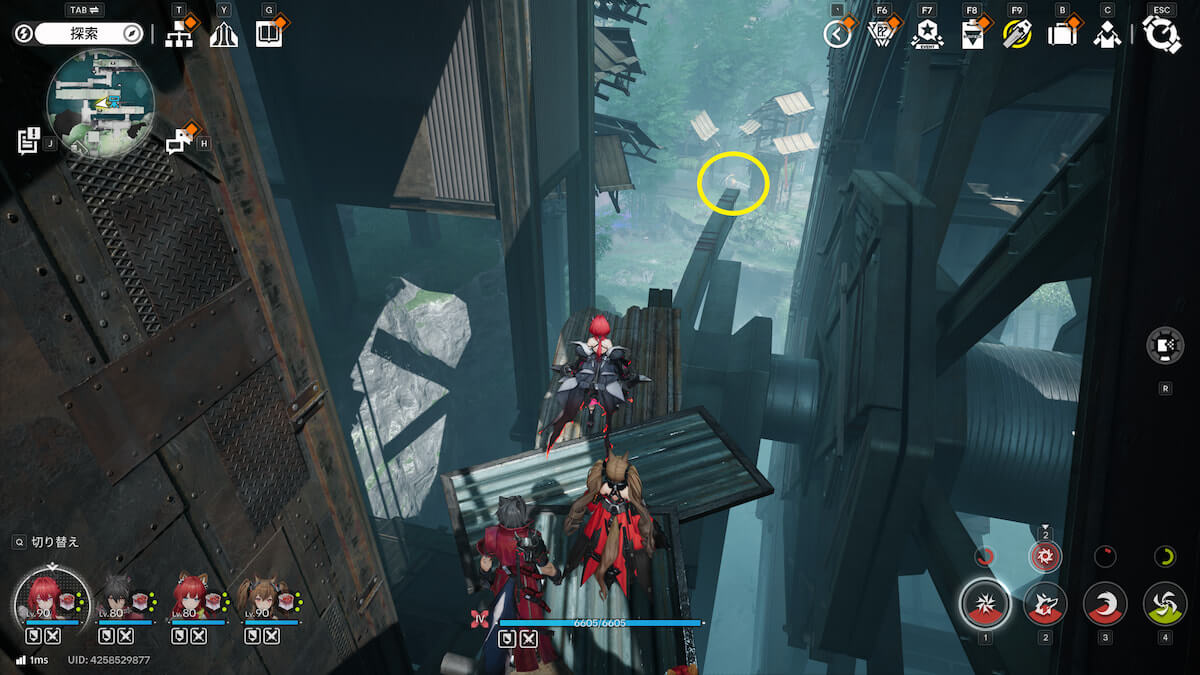Open the open-book archive icon
Viewport: 1200px width, 675px height.
point(268,34)
